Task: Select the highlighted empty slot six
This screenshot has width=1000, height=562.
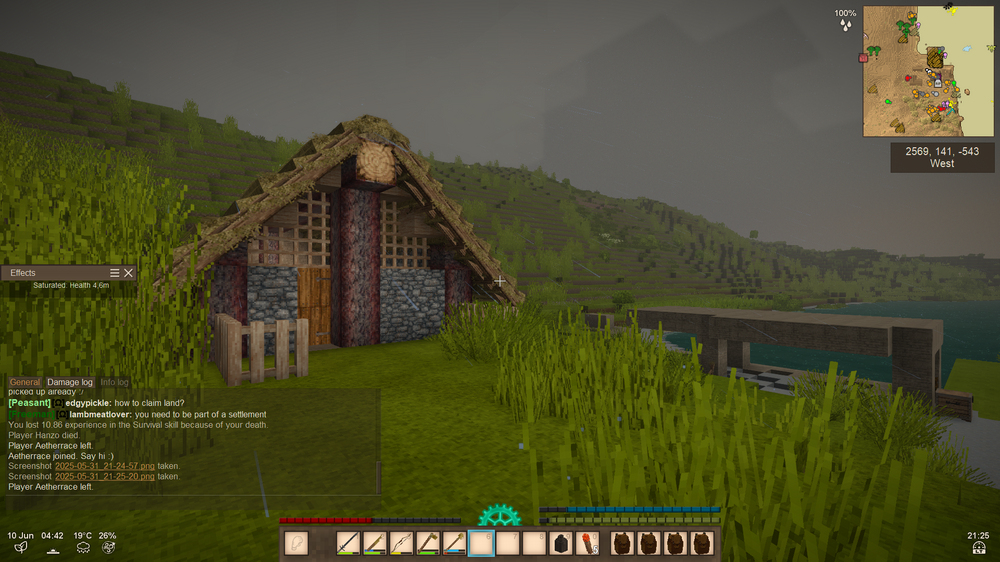Action: point(482,543)
